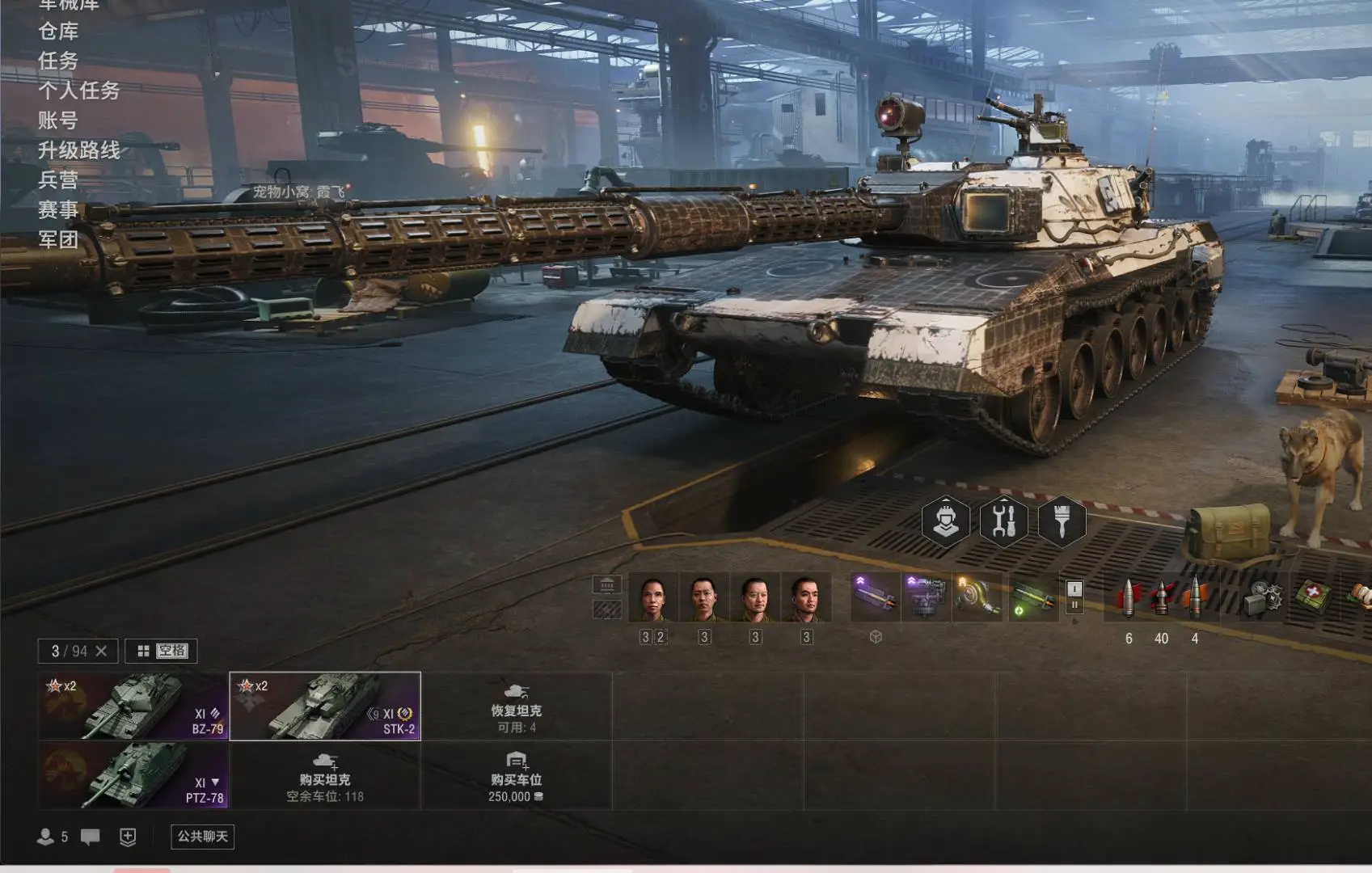Open the 军团 (Clan) menu
This screenshot has height=873, width=1372.
tap(58, 239)
